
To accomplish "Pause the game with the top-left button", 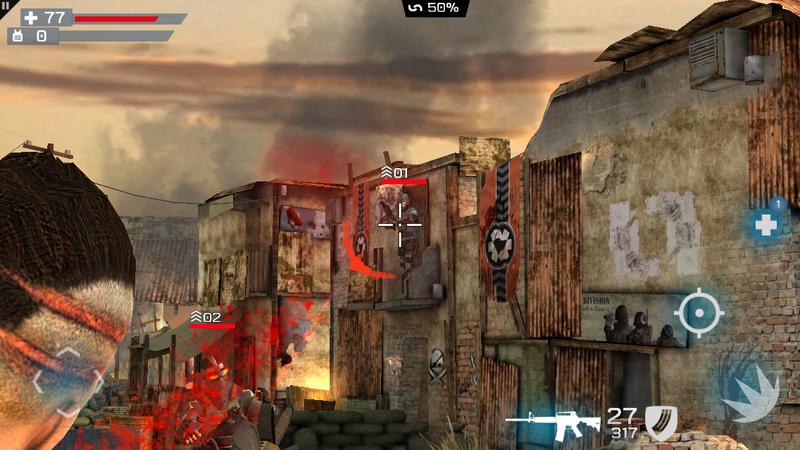I will (6, 5).
